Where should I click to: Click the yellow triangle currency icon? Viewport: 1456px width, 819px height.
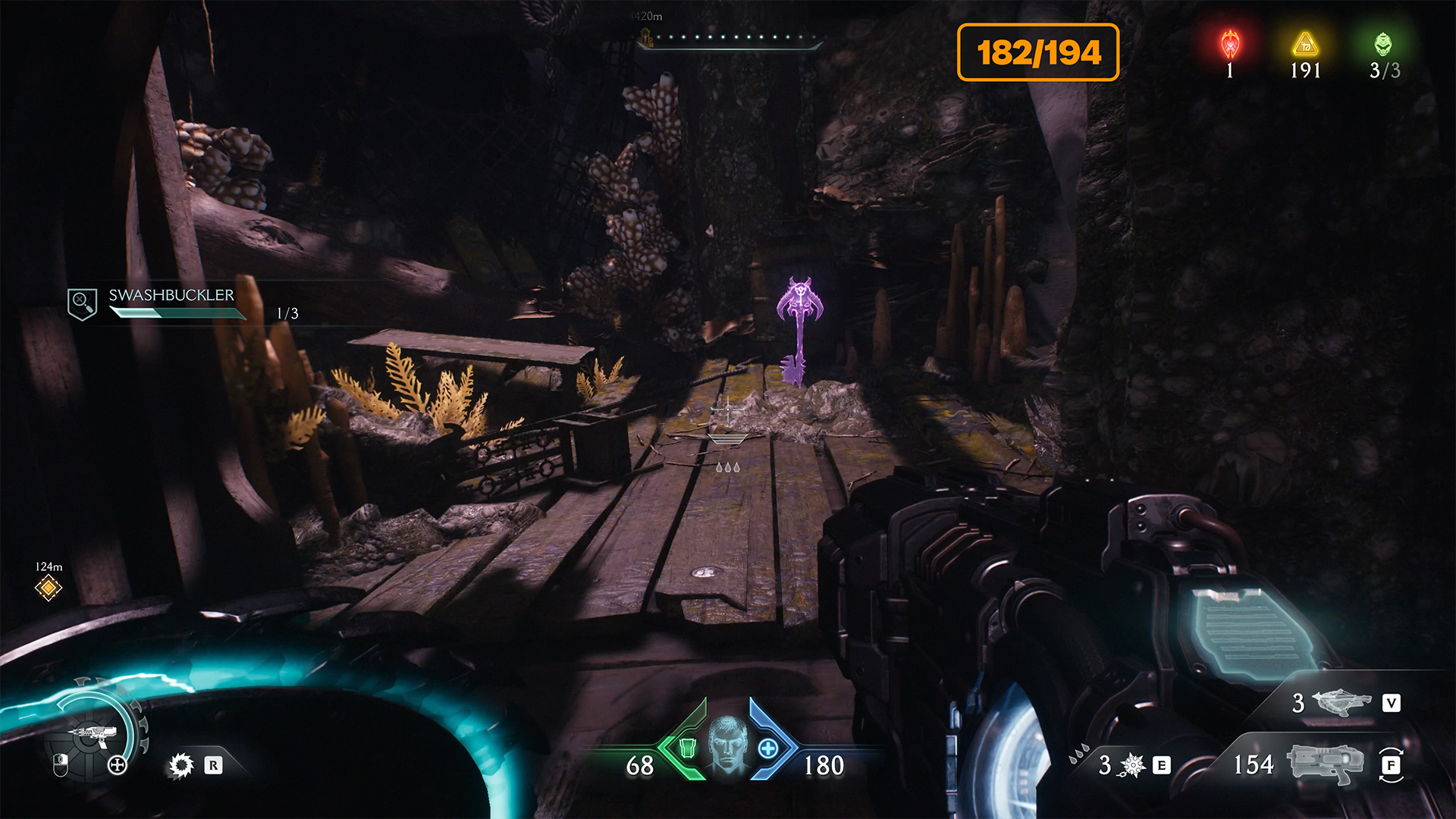click(x=1305, y=45)
